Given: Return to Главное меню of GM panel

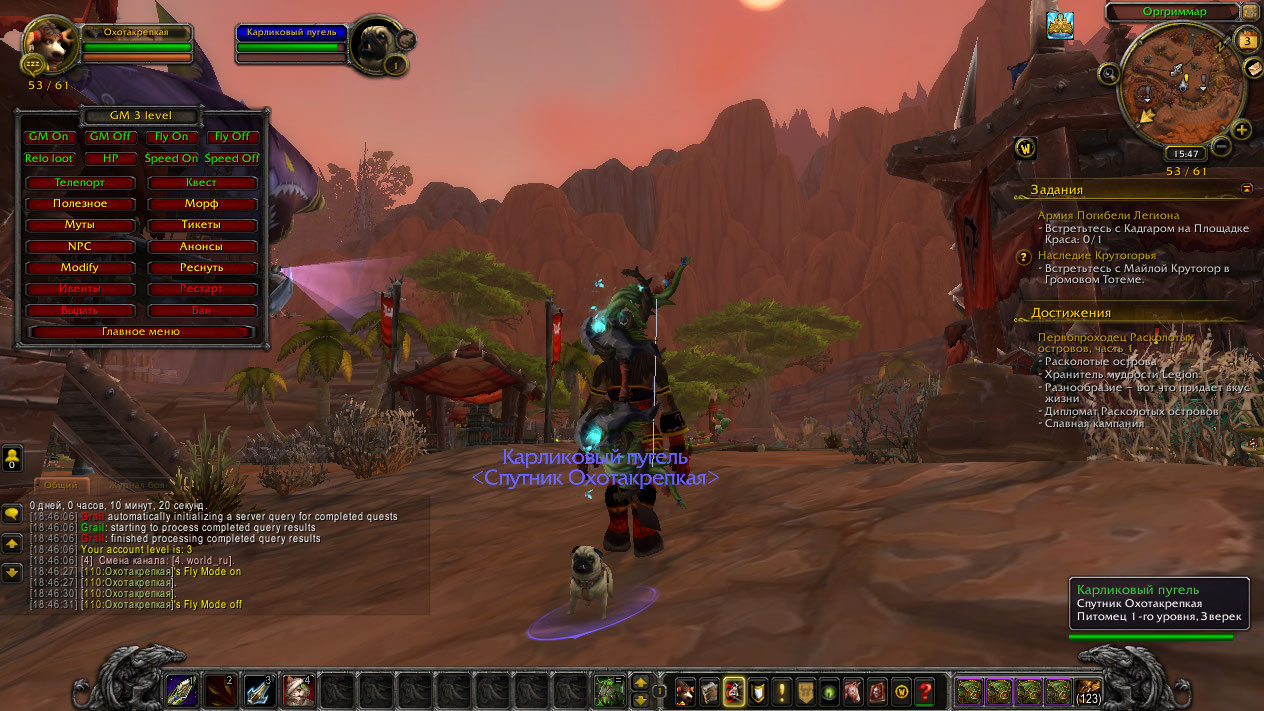Looking at the screenshot, I should [141, 331].
